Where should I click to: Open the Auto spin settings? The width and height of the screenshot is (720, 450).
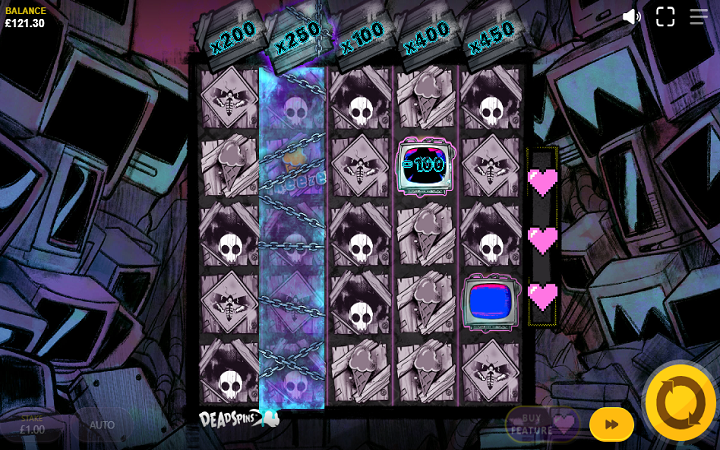click(x=102, y=425)
